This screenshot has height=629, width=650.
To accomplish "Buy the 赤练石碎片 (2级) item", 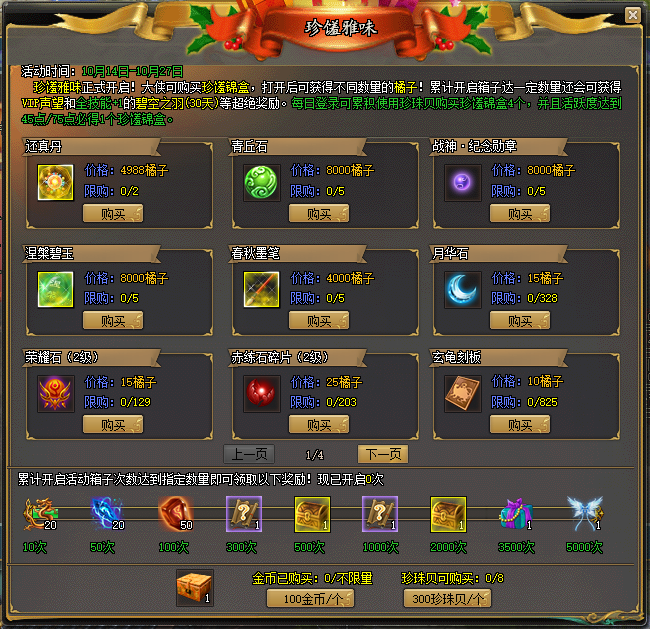I will point(319,425).
